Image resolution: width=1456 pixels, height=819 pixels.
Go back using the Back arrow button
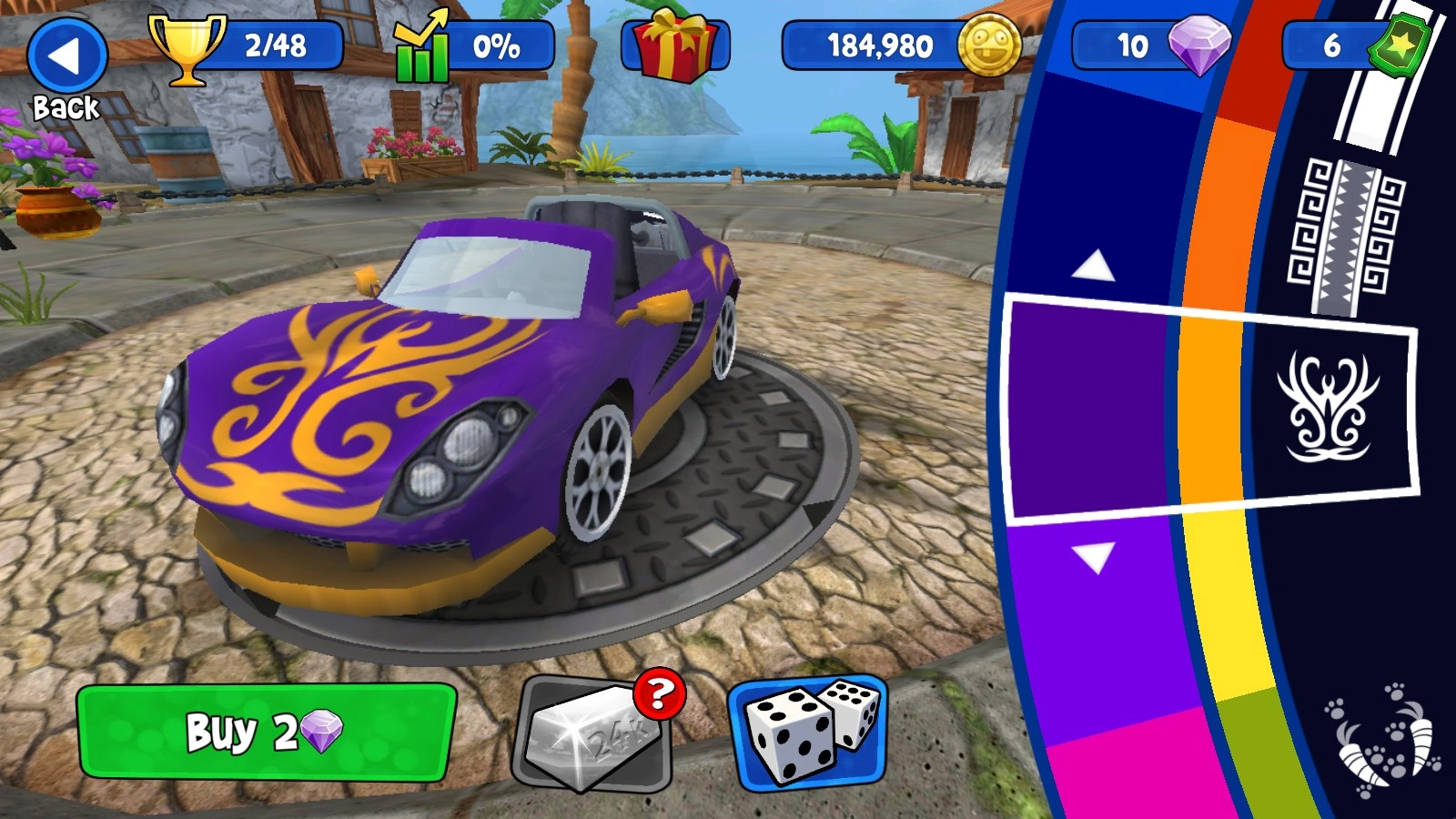pos(66,58)
